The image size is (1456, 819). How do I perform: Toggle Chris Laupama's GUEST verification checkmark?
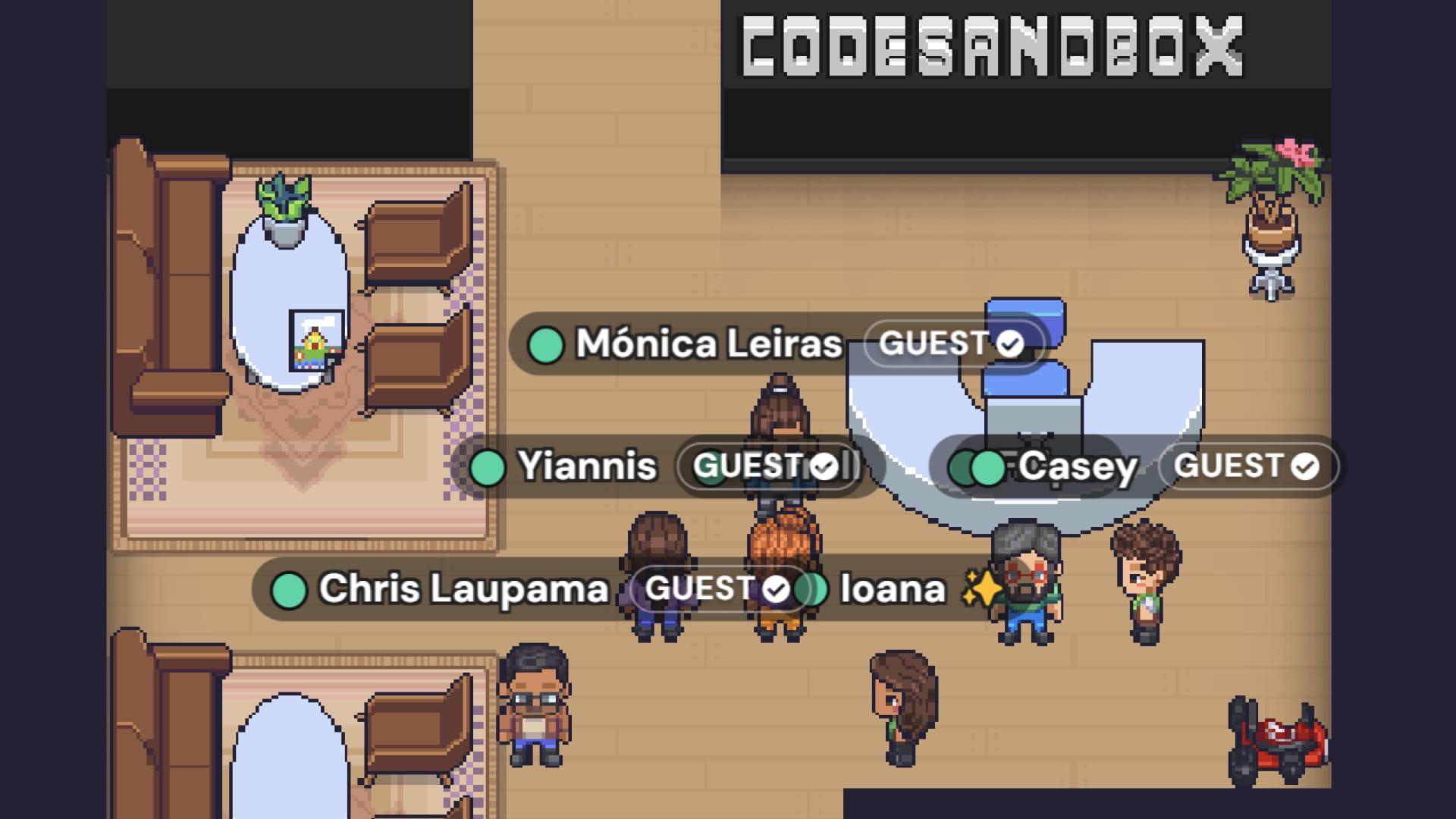pyautogui.click(x=776, y=588)
